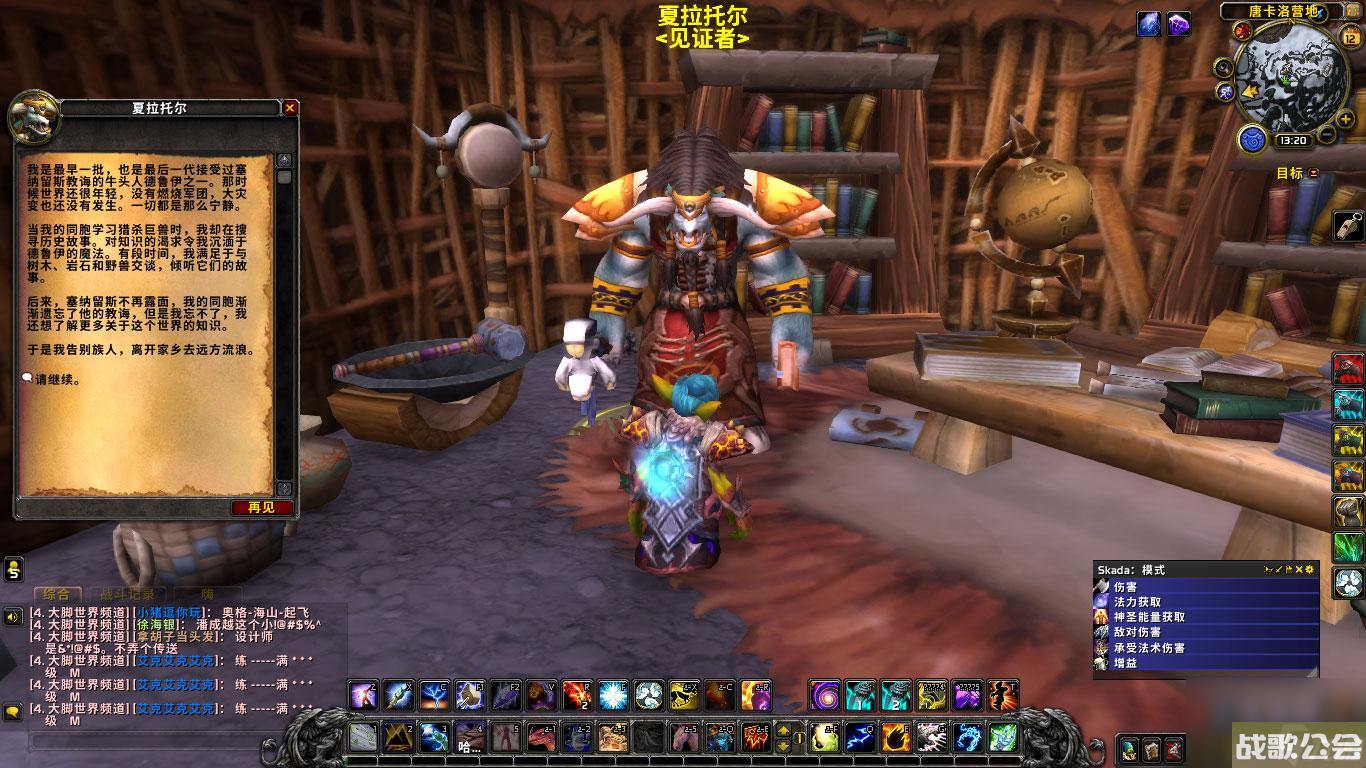The height and width of the screenshot is (768, 1366).
Task: Open the 战斗记录 combat log tab
Action: (x=120, y=594)
